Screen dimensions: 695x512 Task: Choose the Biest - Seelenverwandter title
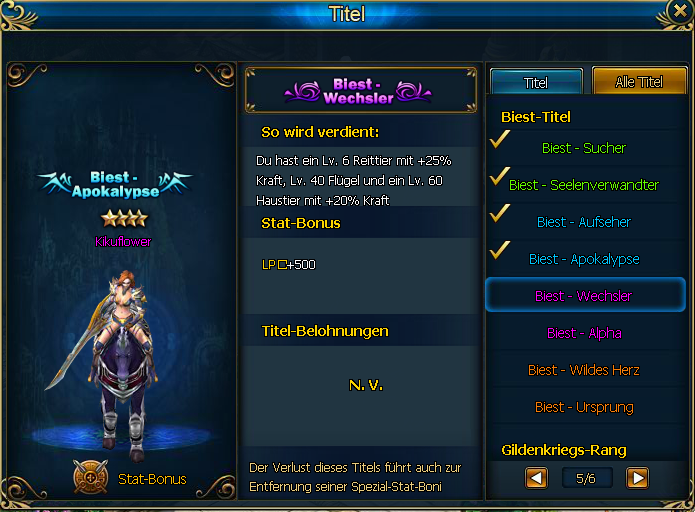coord(584,185)
